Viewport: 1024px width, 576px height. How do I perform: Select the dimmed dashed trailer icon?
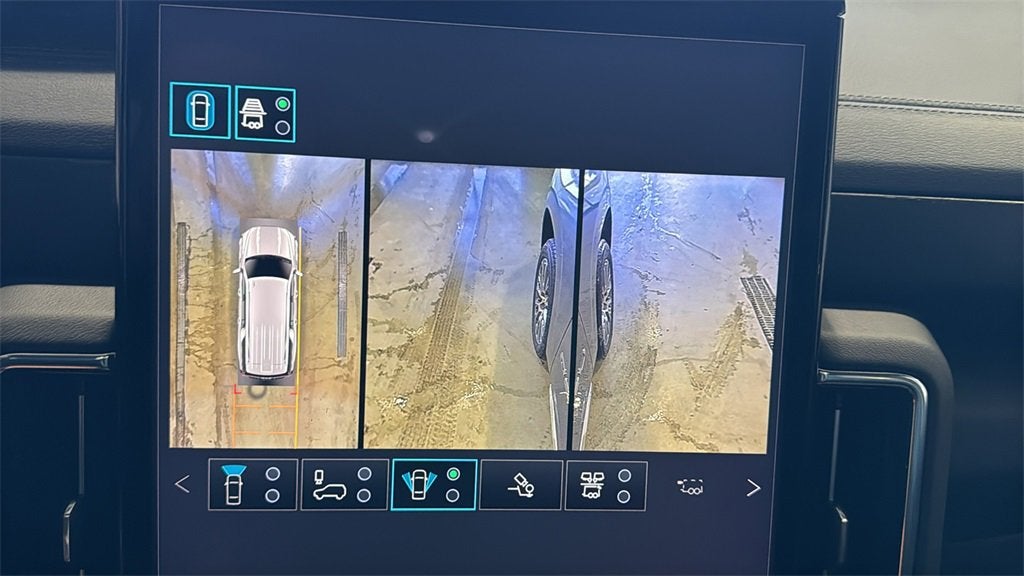tap(690, 487)
